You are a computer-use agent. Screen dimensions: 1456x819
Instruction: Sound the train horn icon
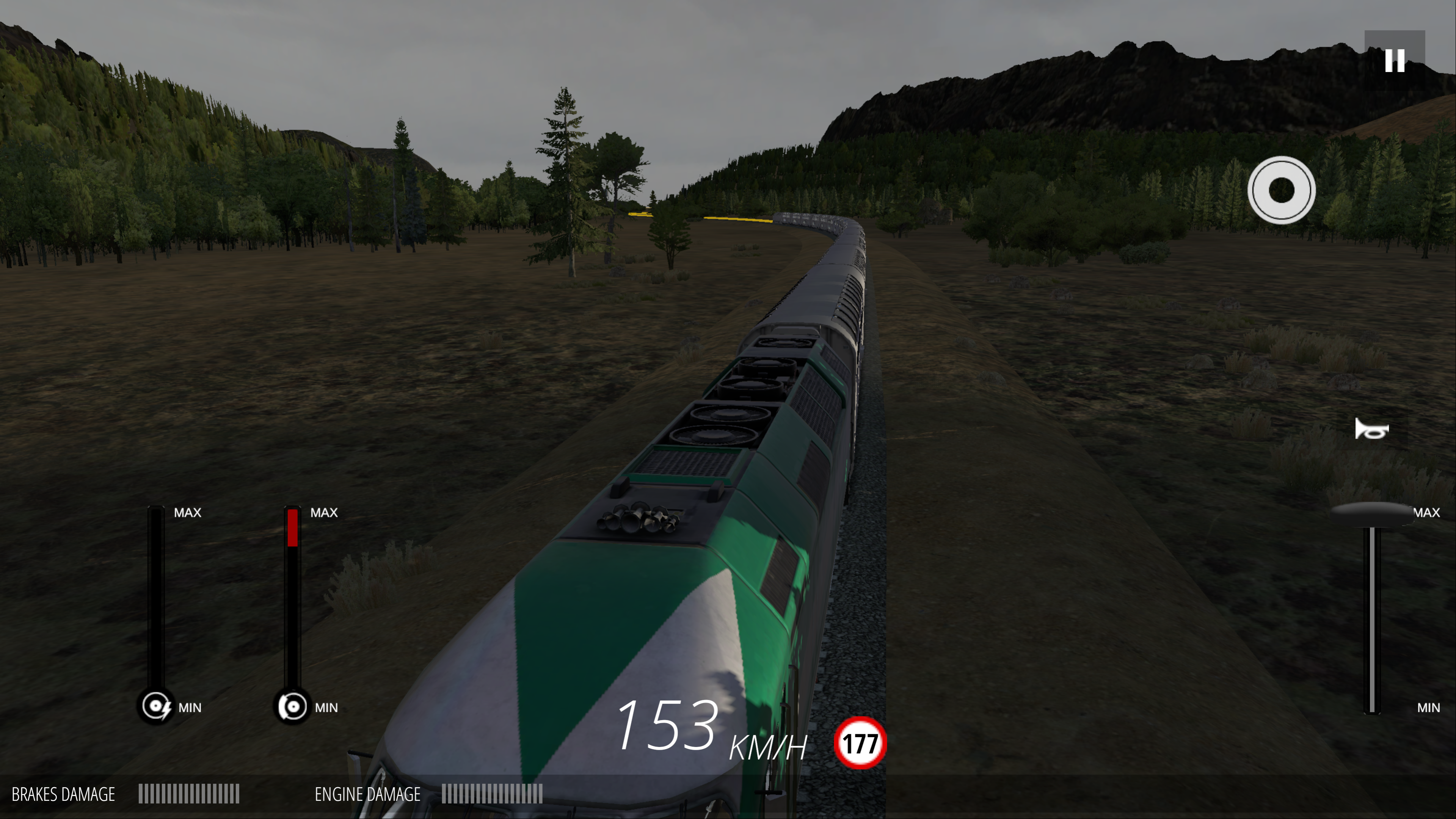(1371, 430)
